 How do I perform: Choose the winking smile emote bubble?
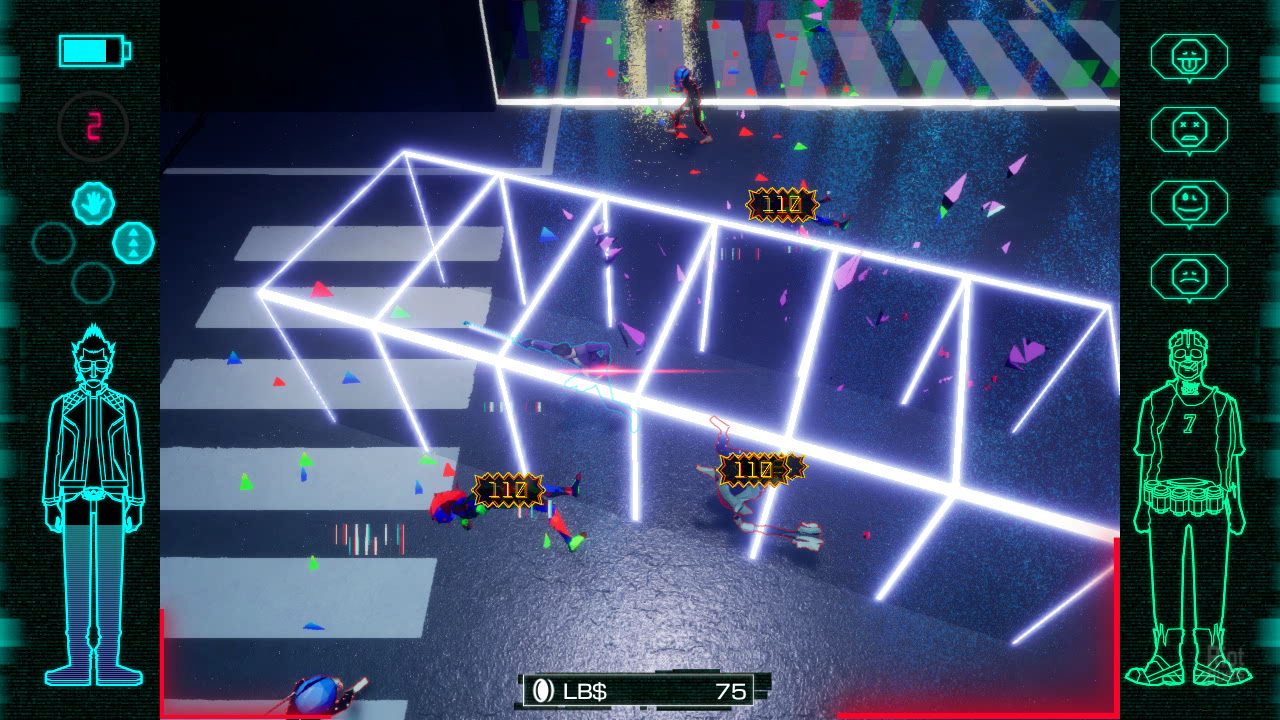(x=1188, y=203)
